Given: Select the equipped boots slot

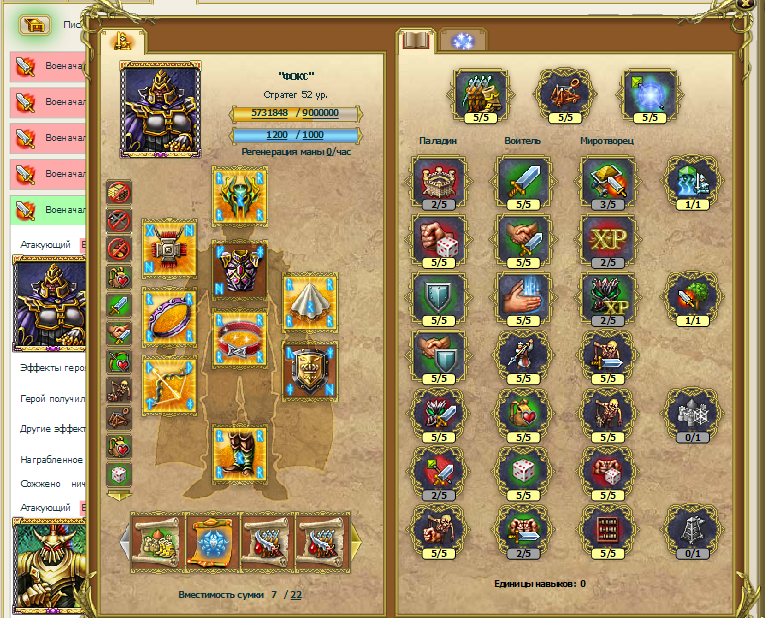Looking at the screenshot, I should tap(239, 453).
